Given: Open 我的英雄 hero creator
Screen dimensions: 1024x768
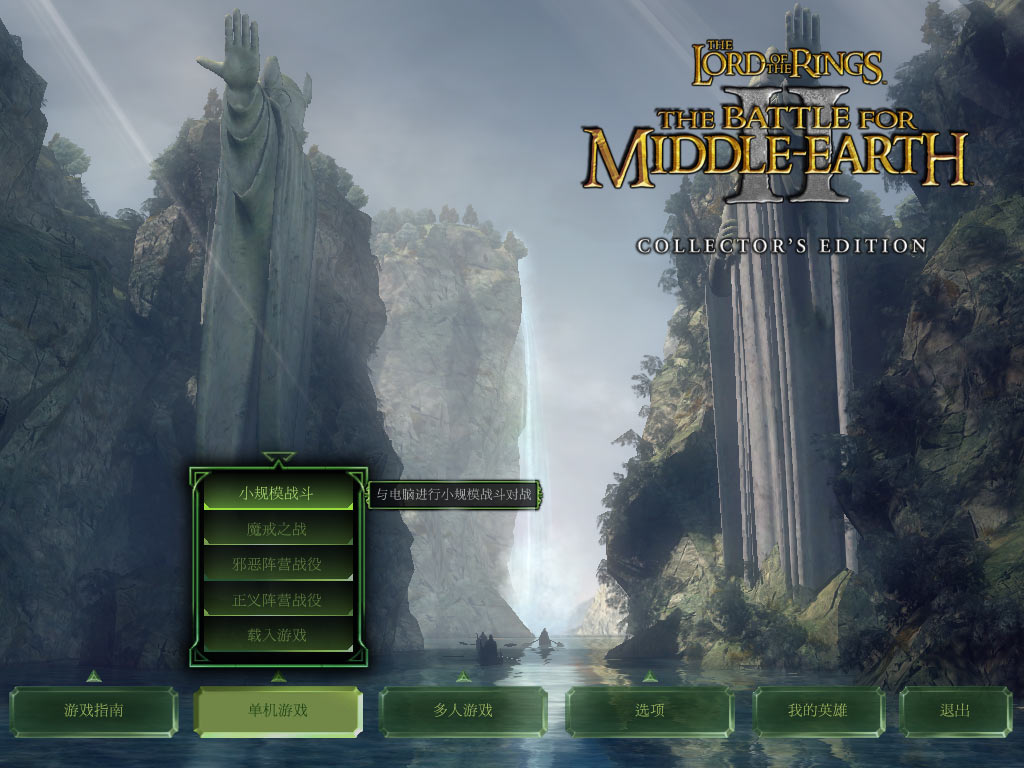Looking at the screenshot, I should pyautogui.click(x=817, y=711).
